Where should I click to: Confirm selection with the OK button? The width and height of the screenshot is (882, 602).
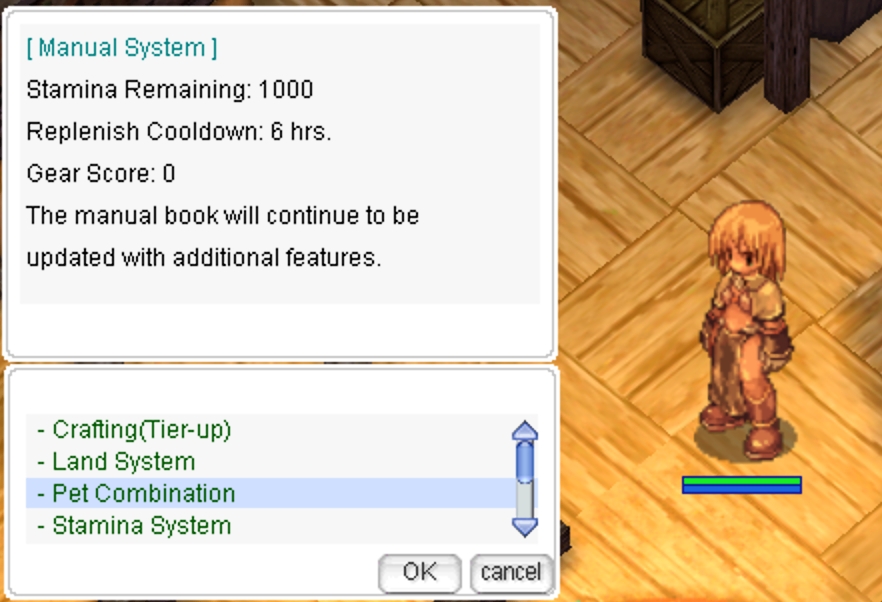[419, 572]
